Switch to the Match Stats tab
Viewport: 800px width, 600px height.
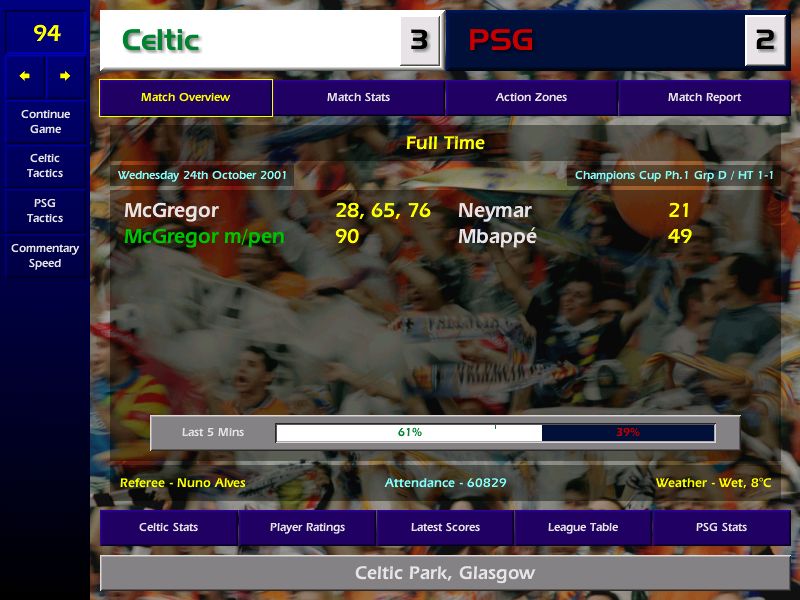(358, 98)
